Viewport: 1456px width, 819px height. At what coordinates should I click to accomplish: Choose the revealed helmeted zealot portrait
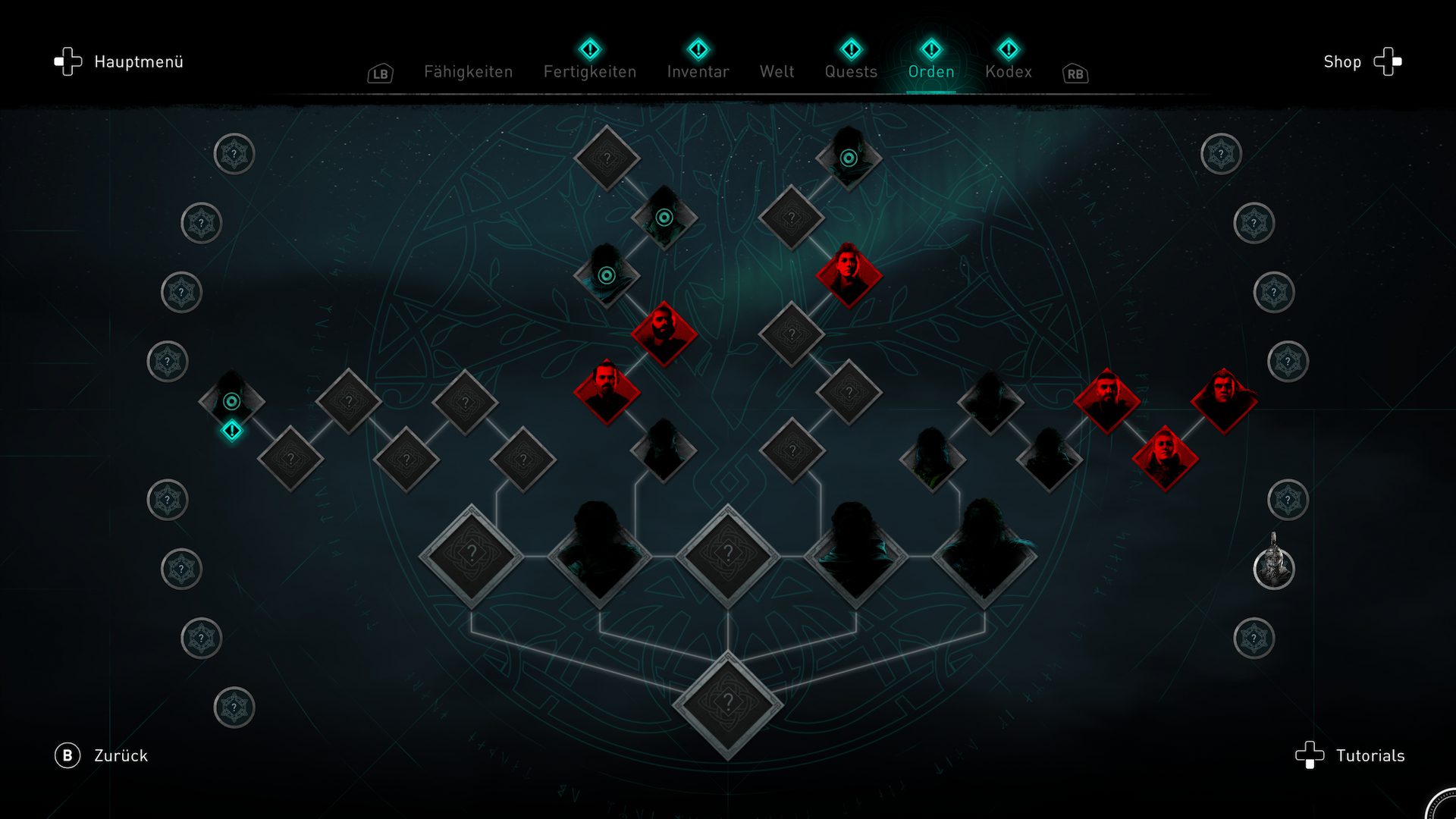(x=1273, y=568)
